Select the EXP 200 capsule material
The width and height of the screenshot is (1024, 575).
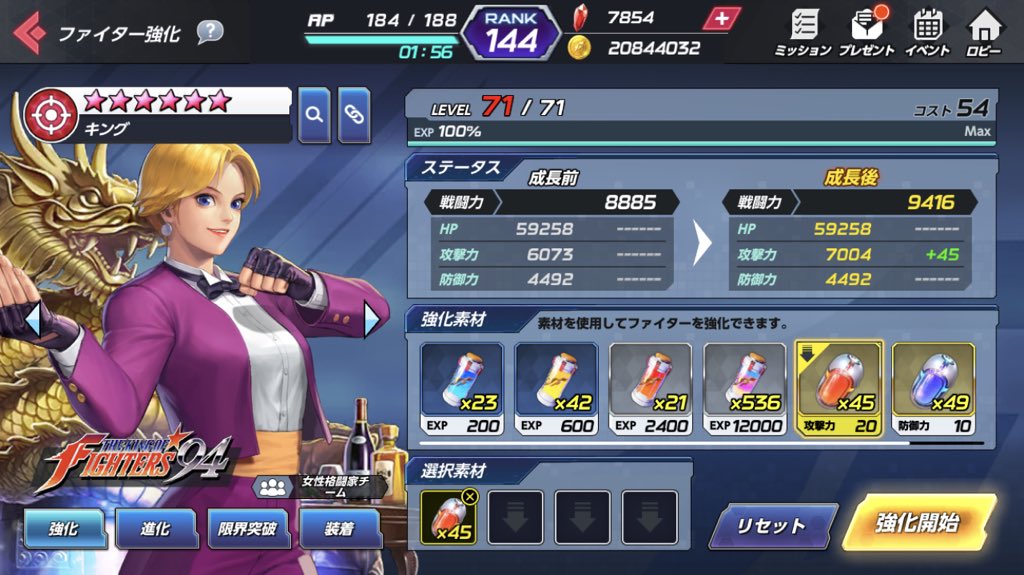pyautogui.click(x=460, y=389)
